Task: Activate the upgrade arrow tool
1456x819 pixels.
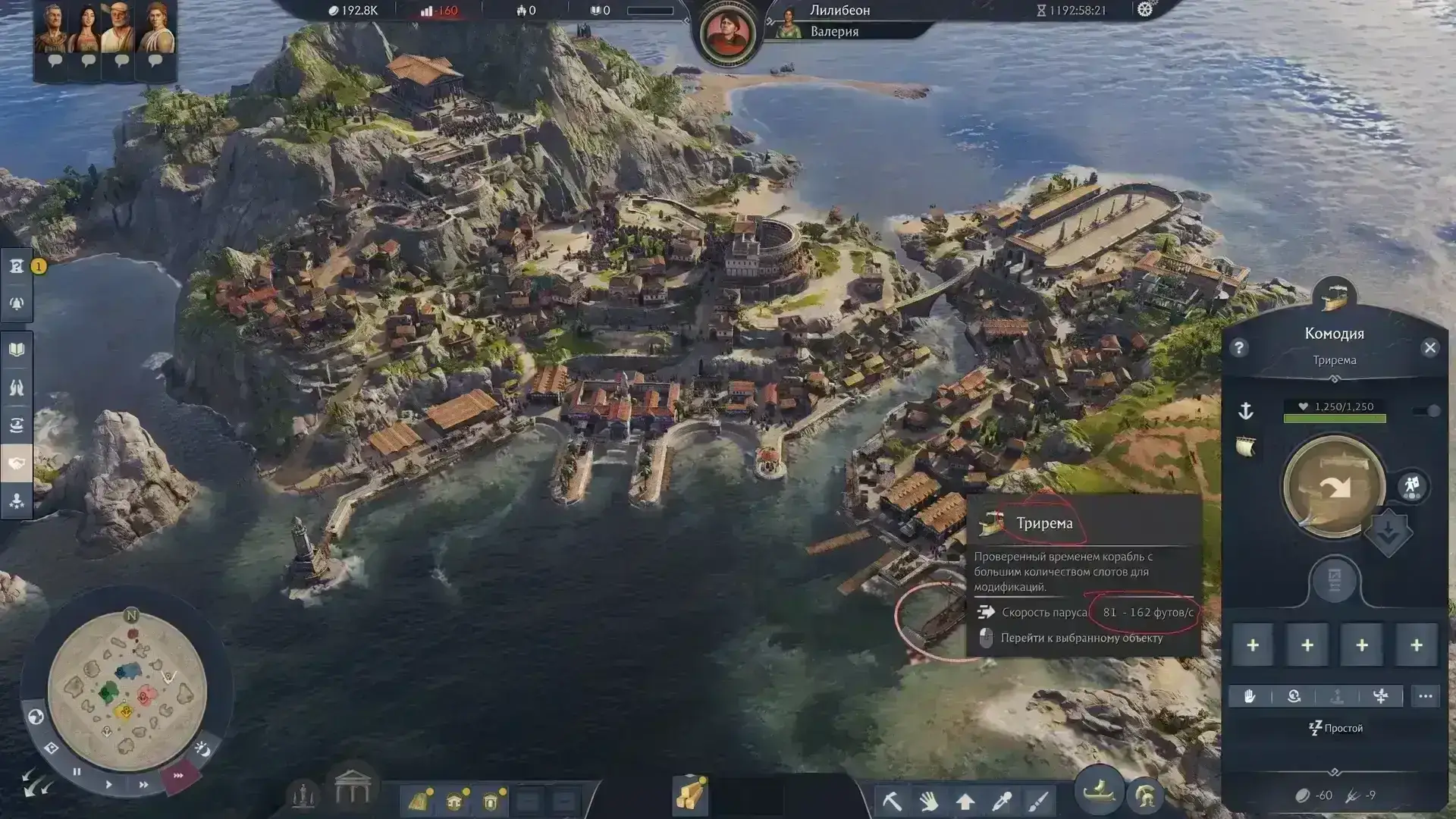Action: (965, 800)
